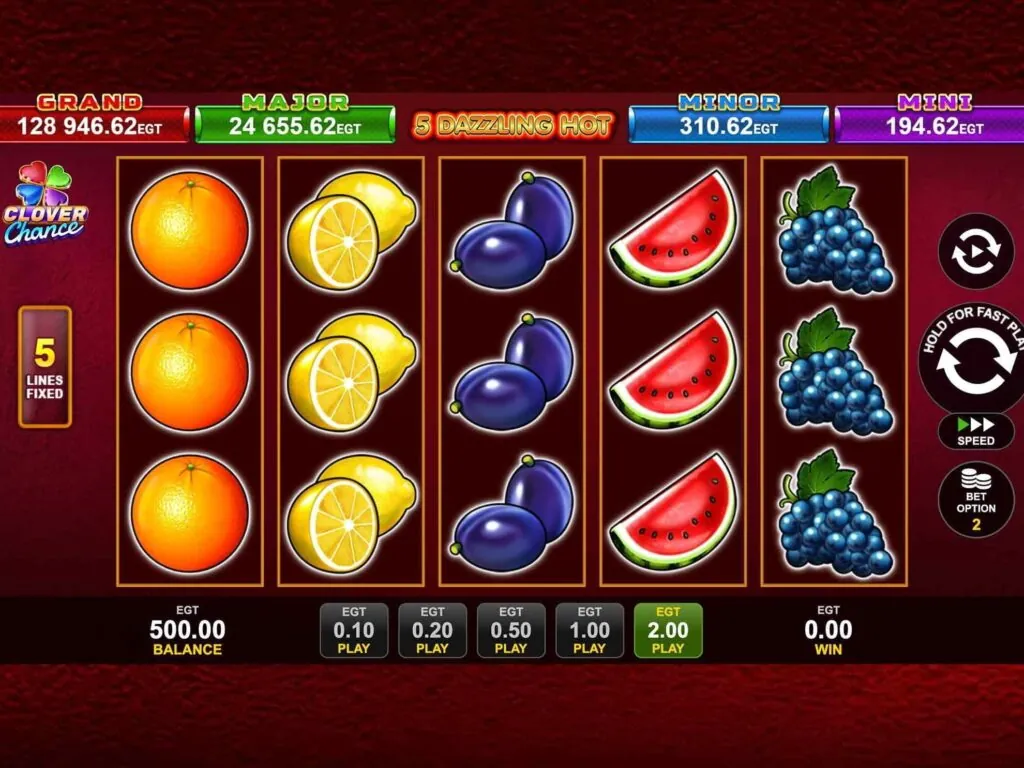Screen dimensions: 1024x768
Task: Open the Clover Chance feature icon
Action: click(45, 205)
